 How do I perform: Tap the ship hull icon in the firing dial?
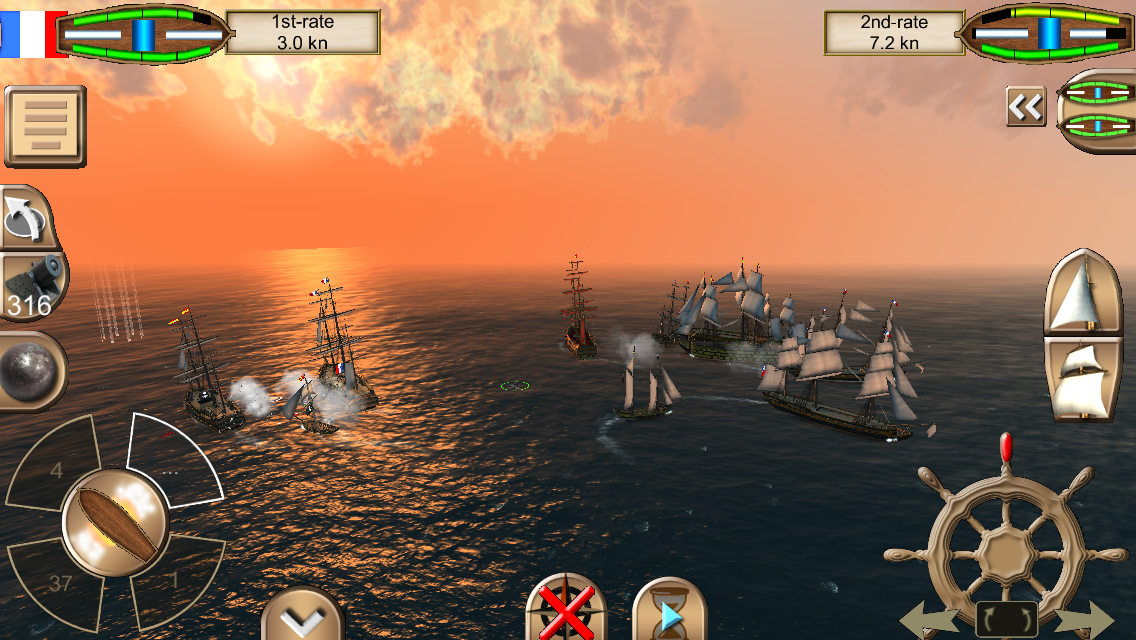115,520
